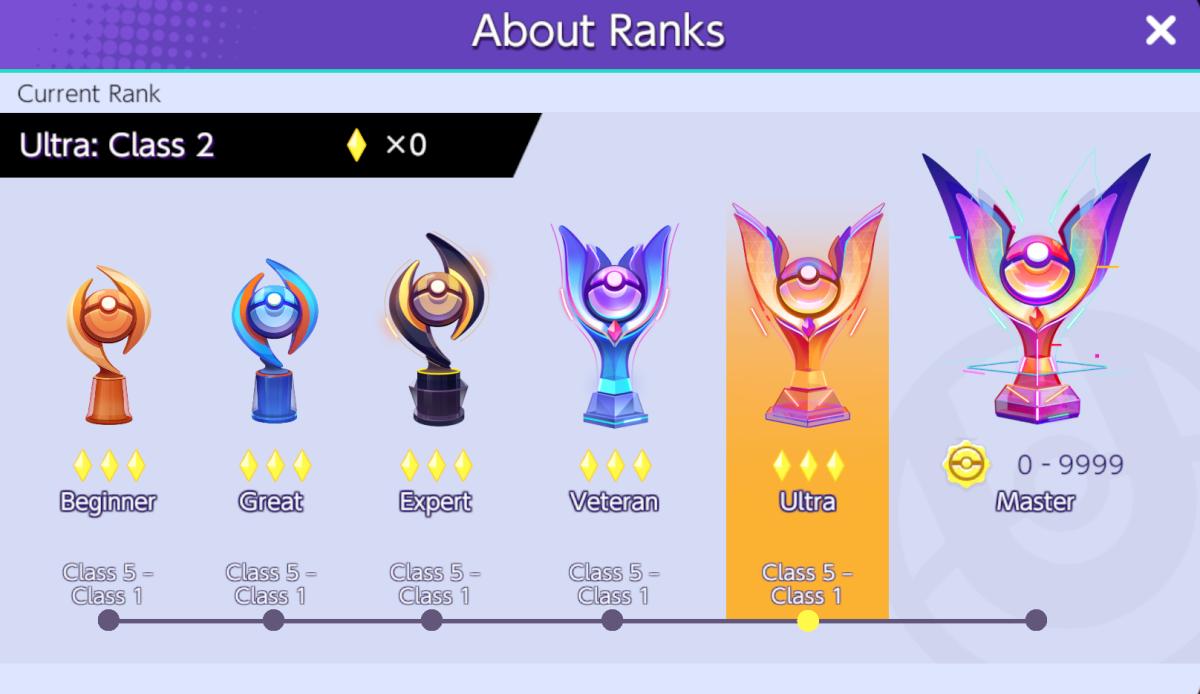Click the yellow Ultra progress dot
The height and width of the screenshot is (694, 1200).
[x=808, y=621]
